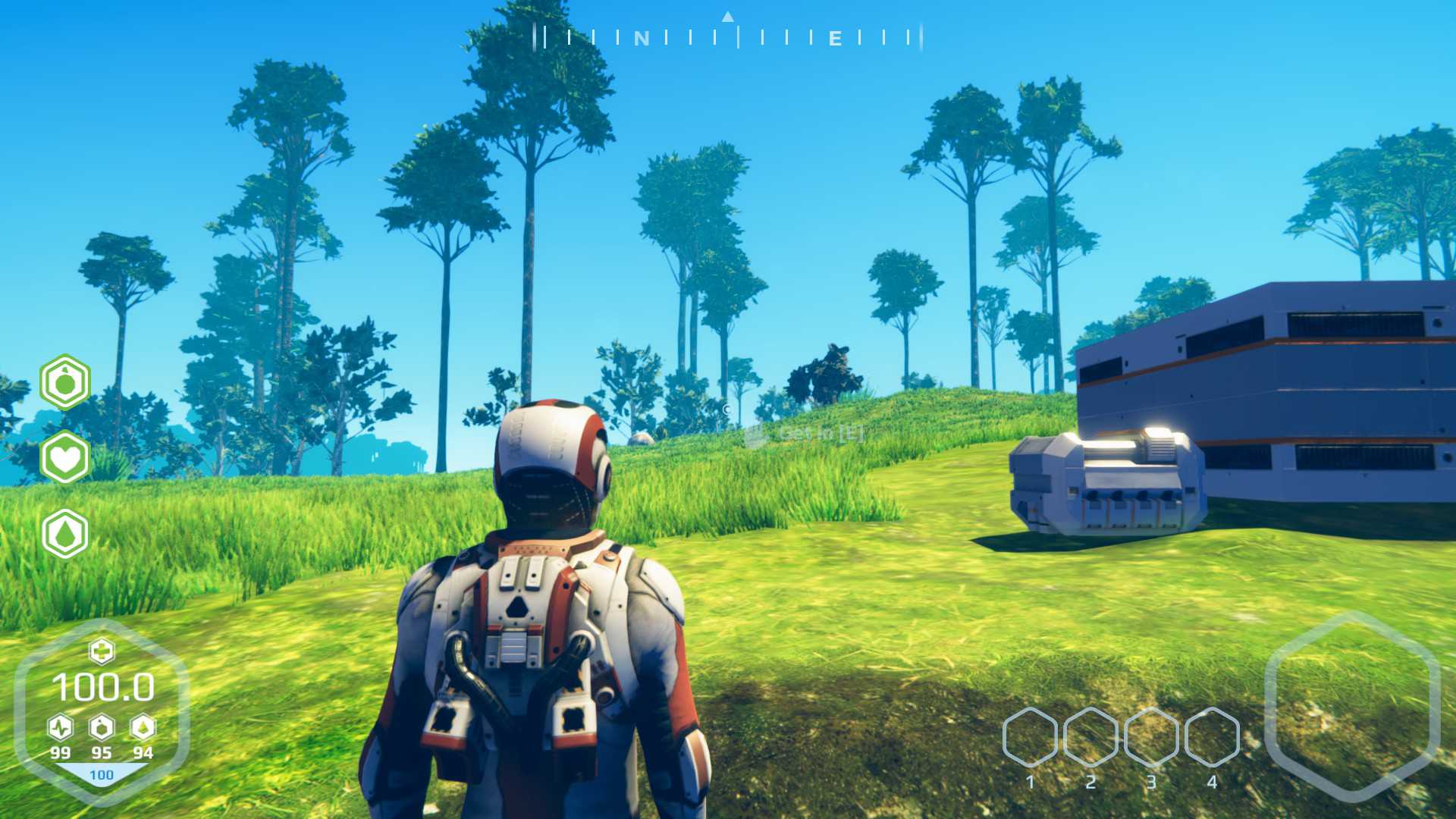Pick hotbar slot numbered 4
1456x819 pixels.
coord(1212,737)
